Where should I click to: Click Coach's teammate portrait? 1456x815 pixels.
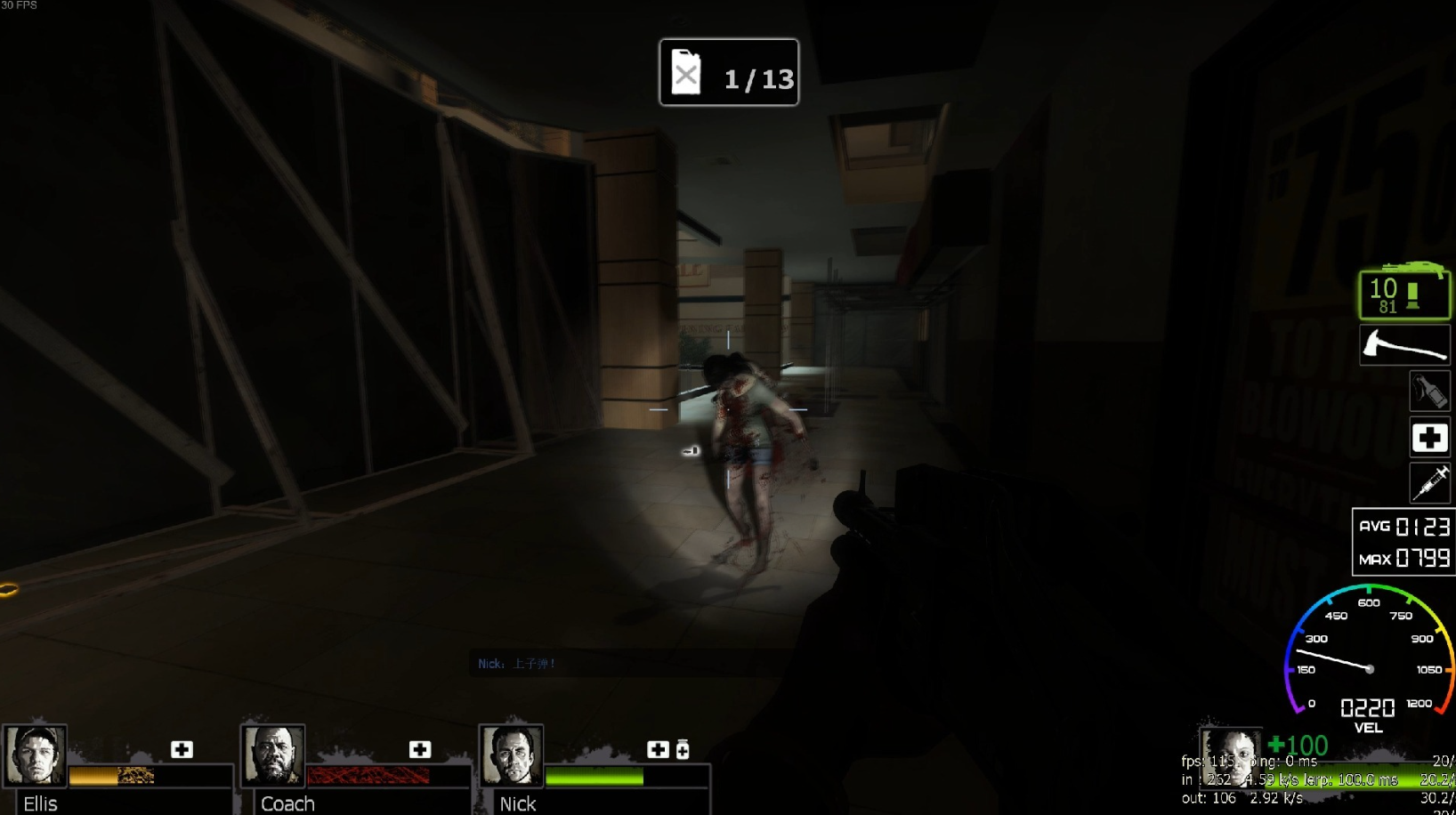(x=273, y=755)
